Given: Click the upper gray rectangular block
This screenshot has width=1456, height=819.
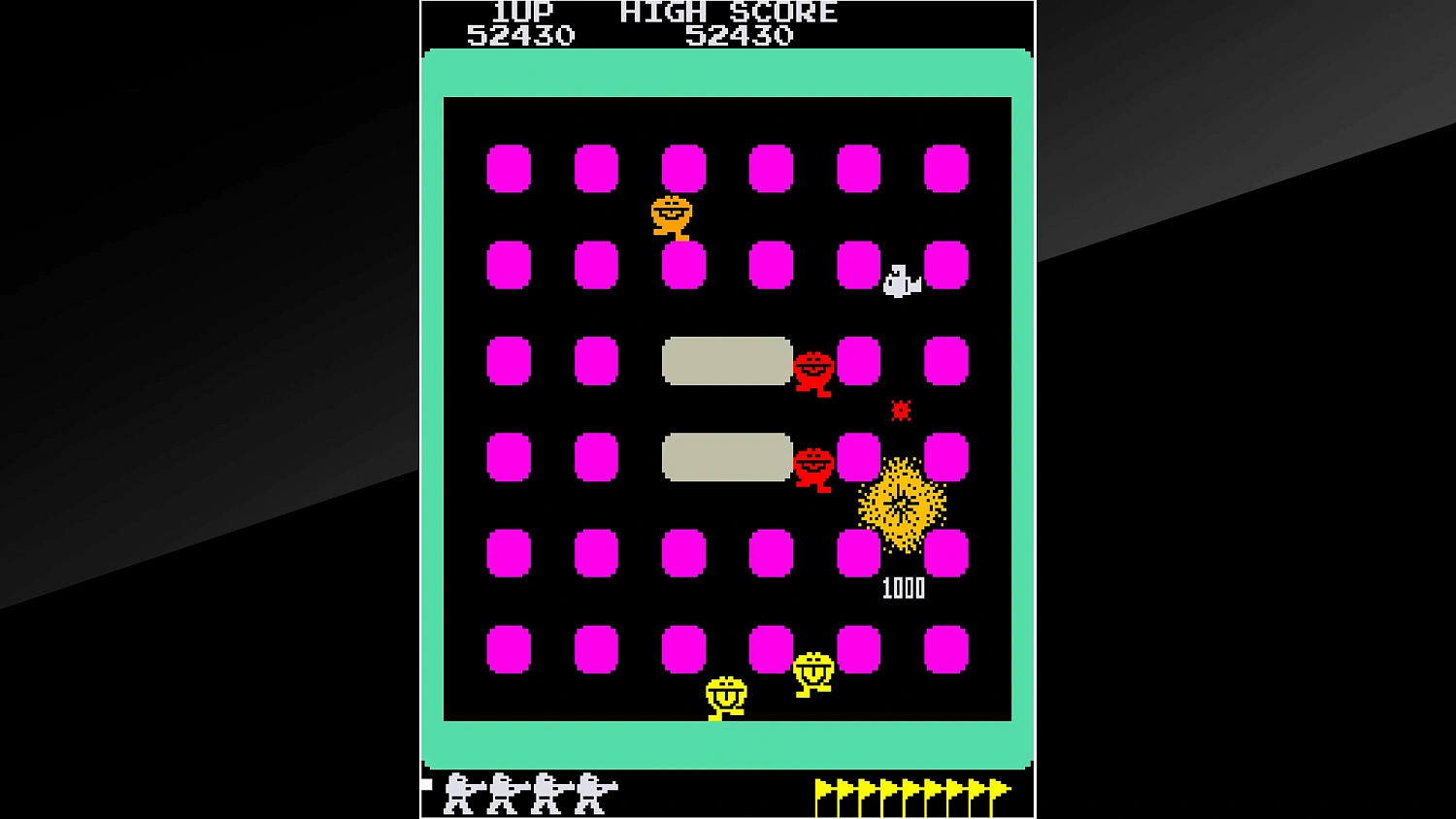Looking at the screenshot, I should coord(725,361).
